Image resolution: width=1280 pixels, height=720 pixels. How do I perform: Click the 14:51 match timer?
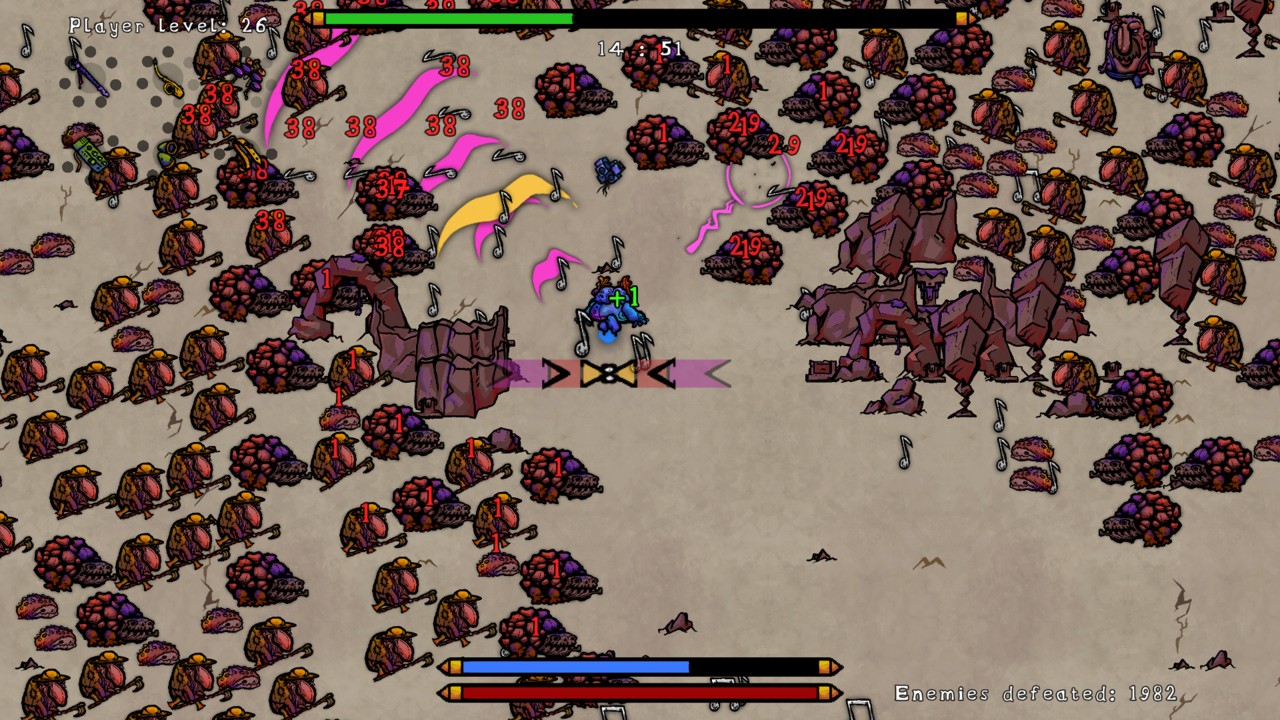coord(640,48)
